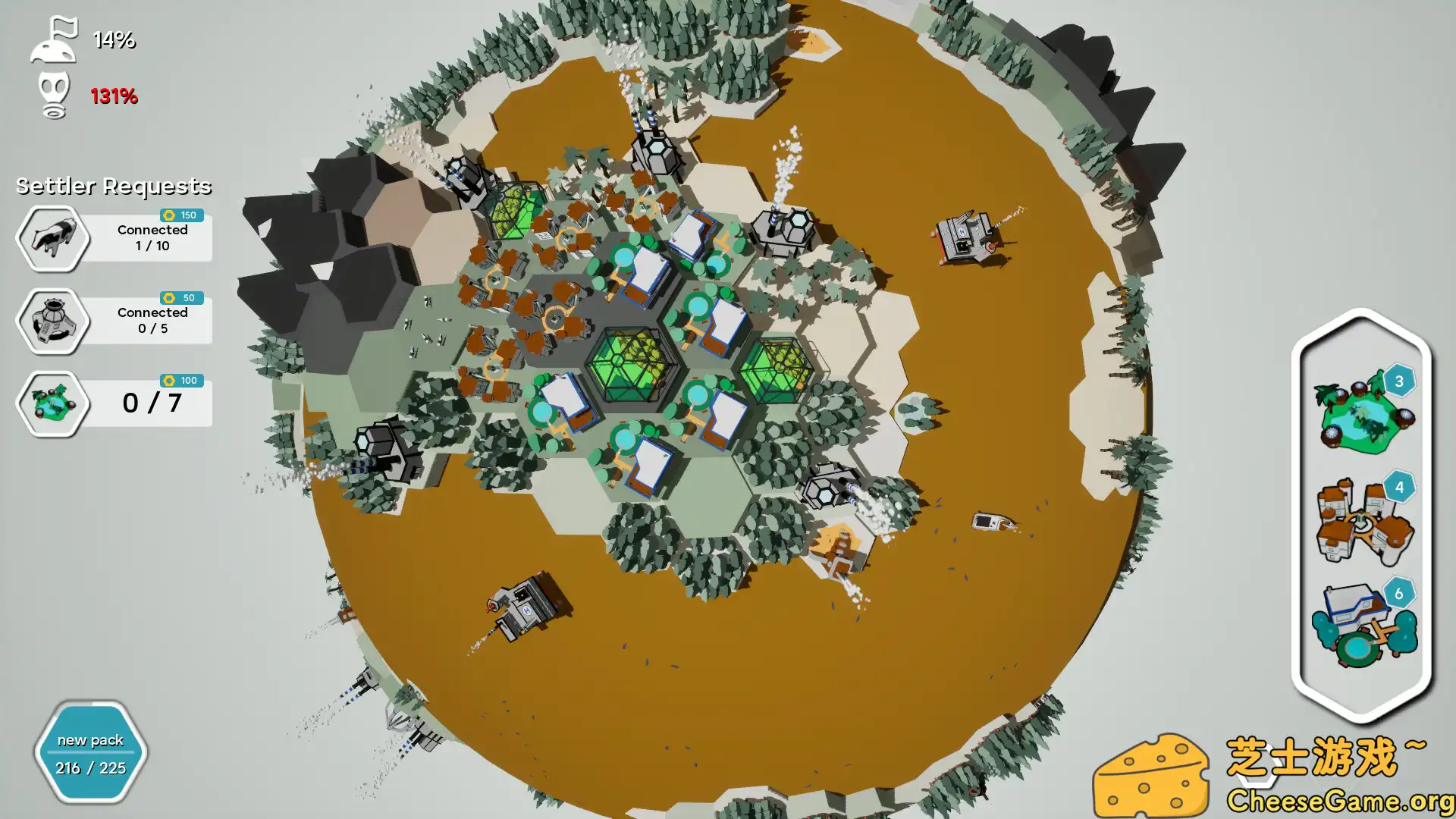
Task: Click the 50 coin cost badge
Action: [x=182, y=297]
